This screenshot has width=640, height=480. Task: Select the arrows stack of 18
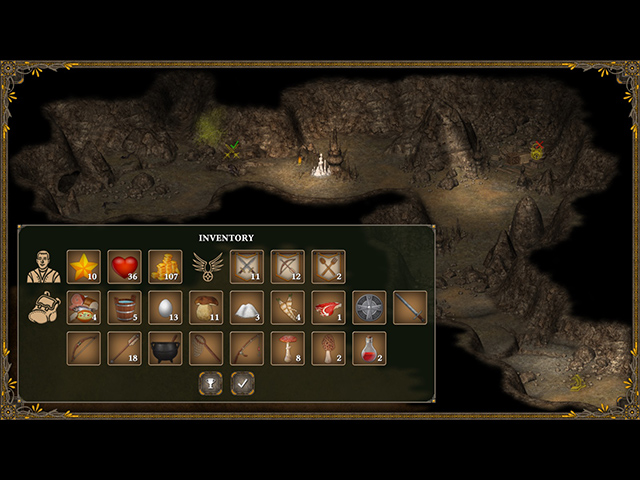(125, 349)
